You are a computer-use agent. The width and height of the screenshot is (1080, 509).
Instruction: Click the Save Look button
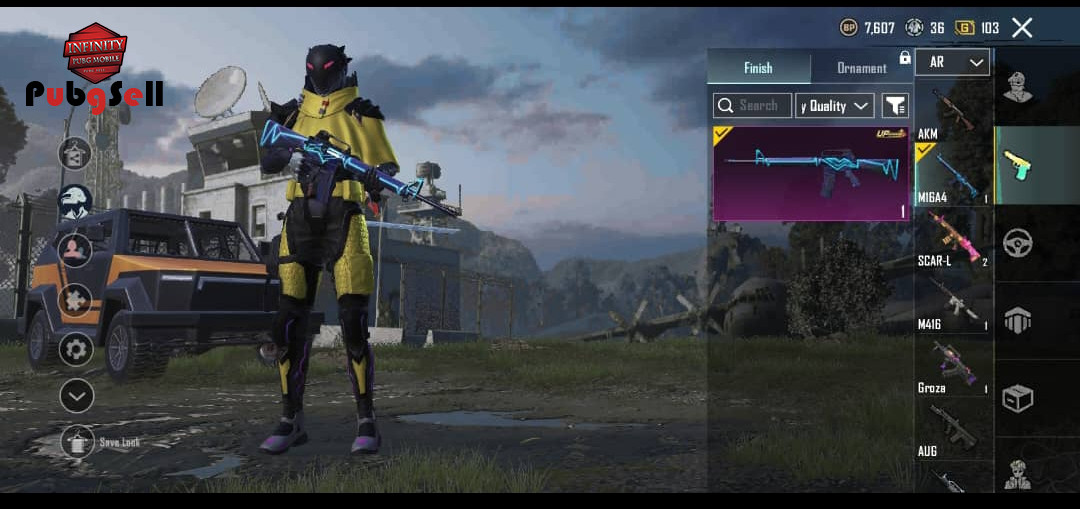pyautogui.click(x=78, y=441)
